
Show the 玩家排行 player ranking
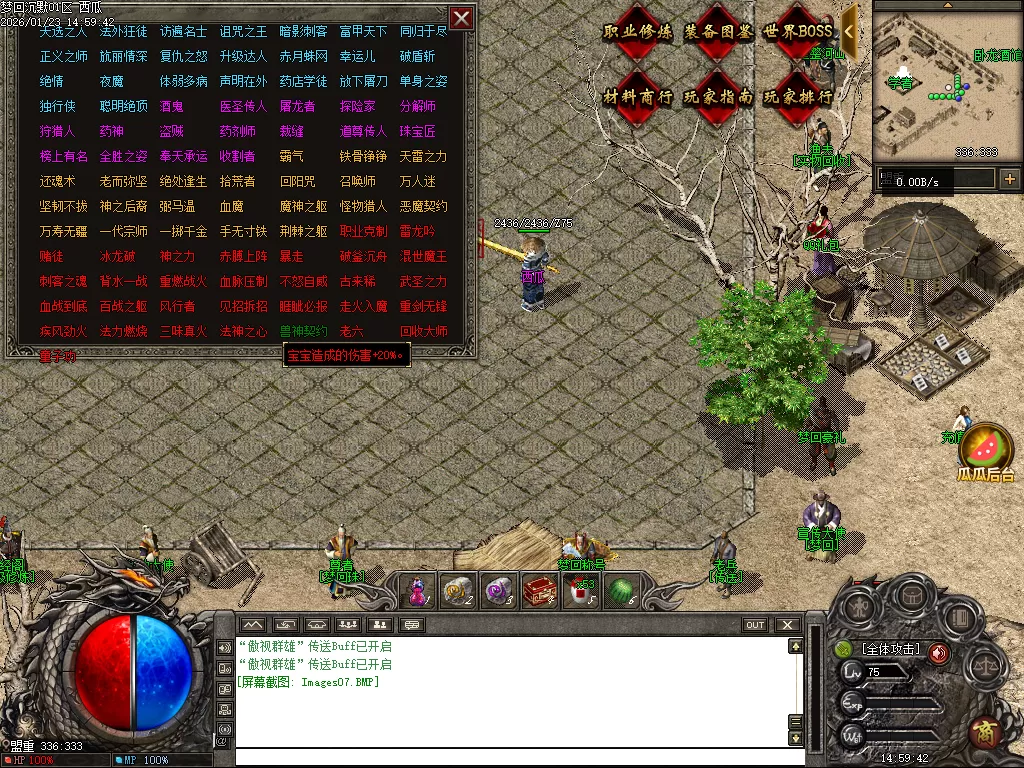coord(798,97)
